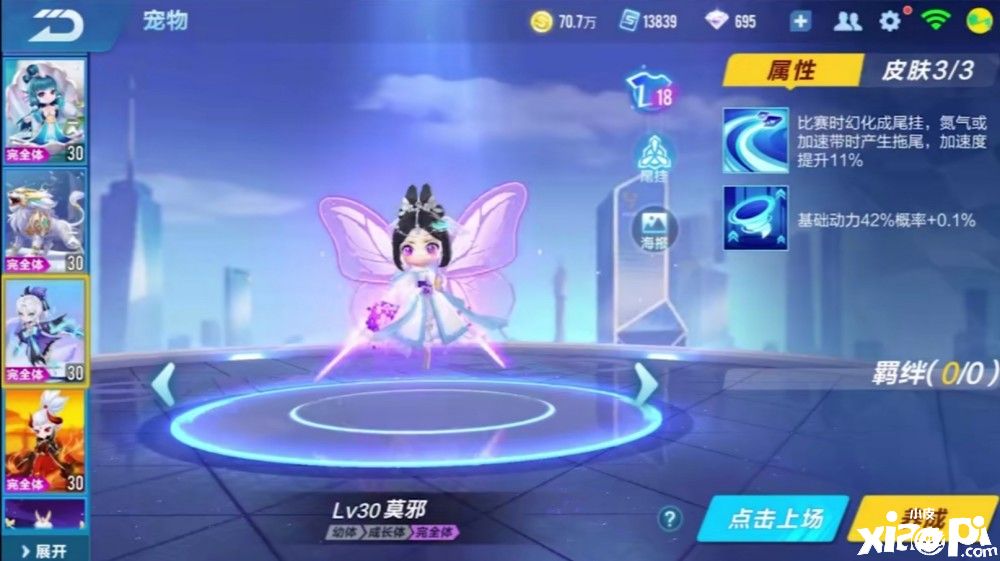The height and width of the screenshot is (561, 1000).
Task: Select the blue-haired mermaid pet thumbnail
Action: (x=45, y=109)
